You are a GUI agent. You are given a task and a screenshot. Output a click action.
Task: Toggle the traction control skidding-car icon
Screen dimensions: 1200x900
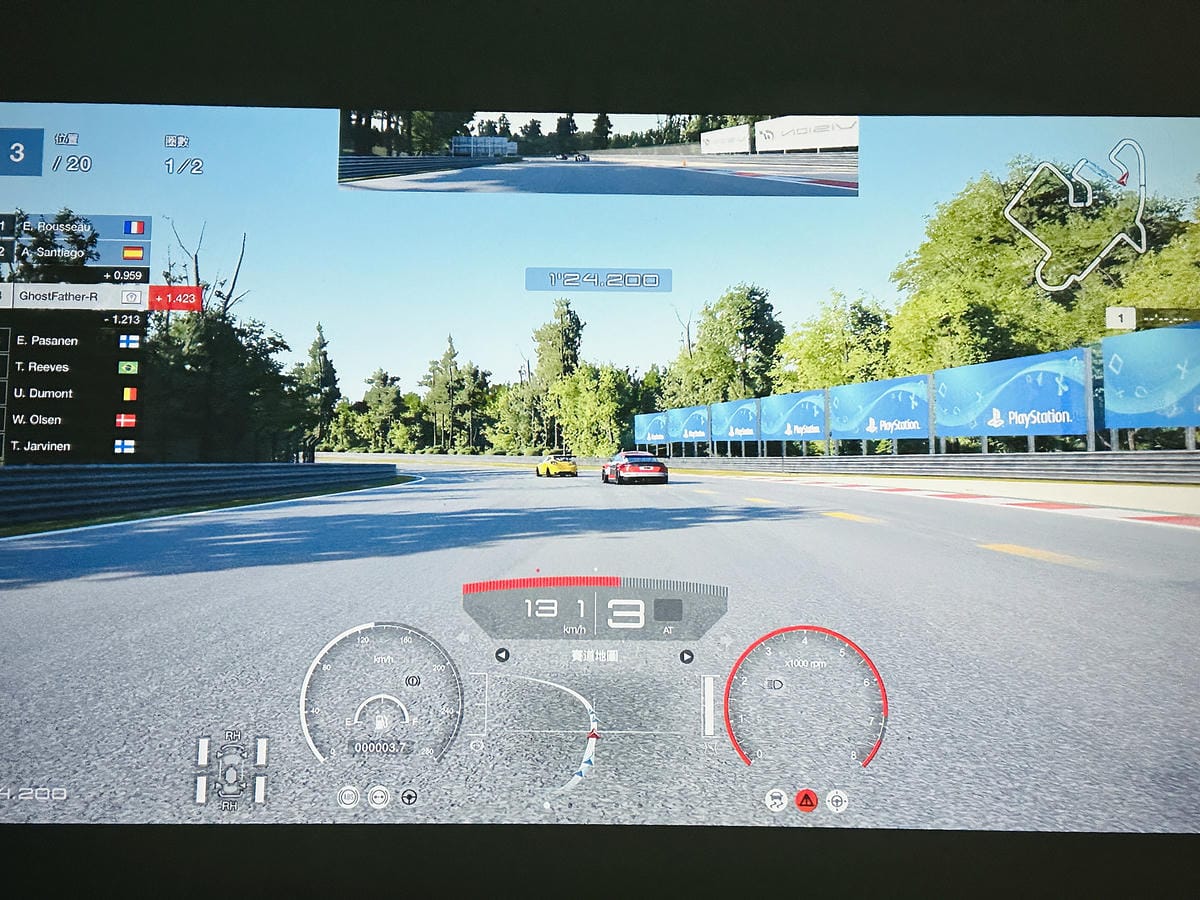tap(776, 800)
